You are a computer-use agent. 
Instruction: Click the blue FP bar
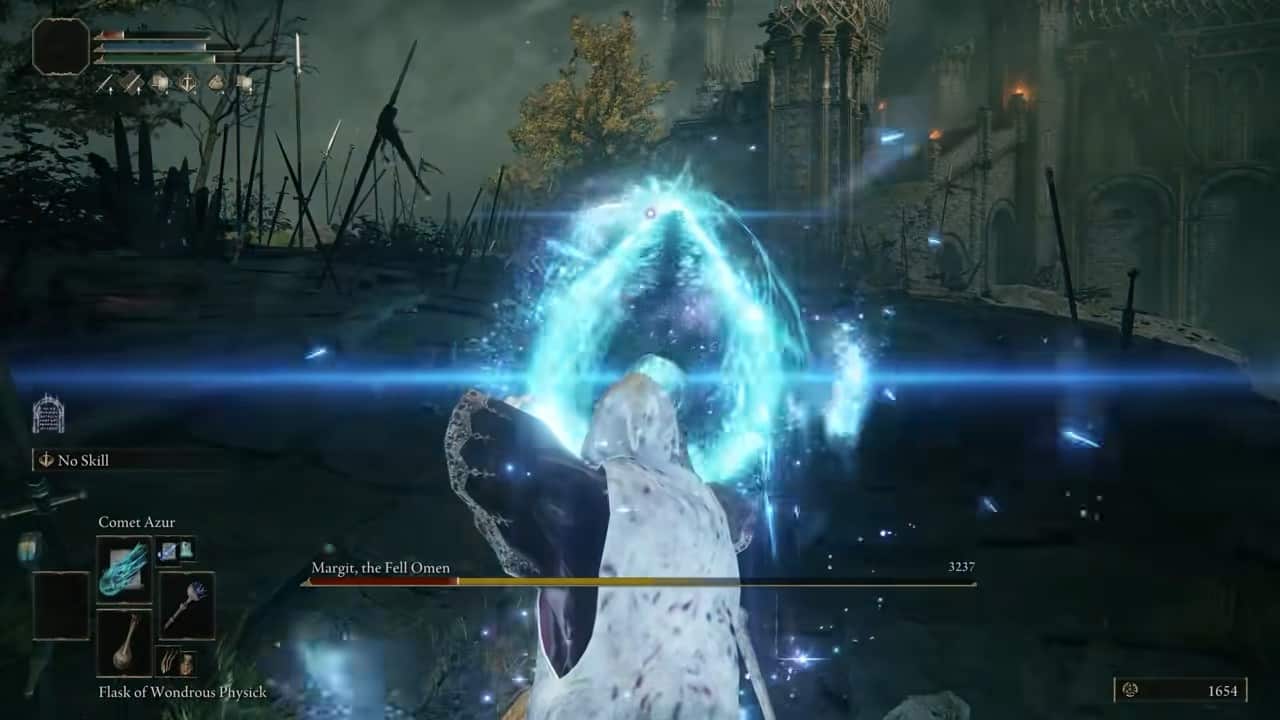[150, 46]
